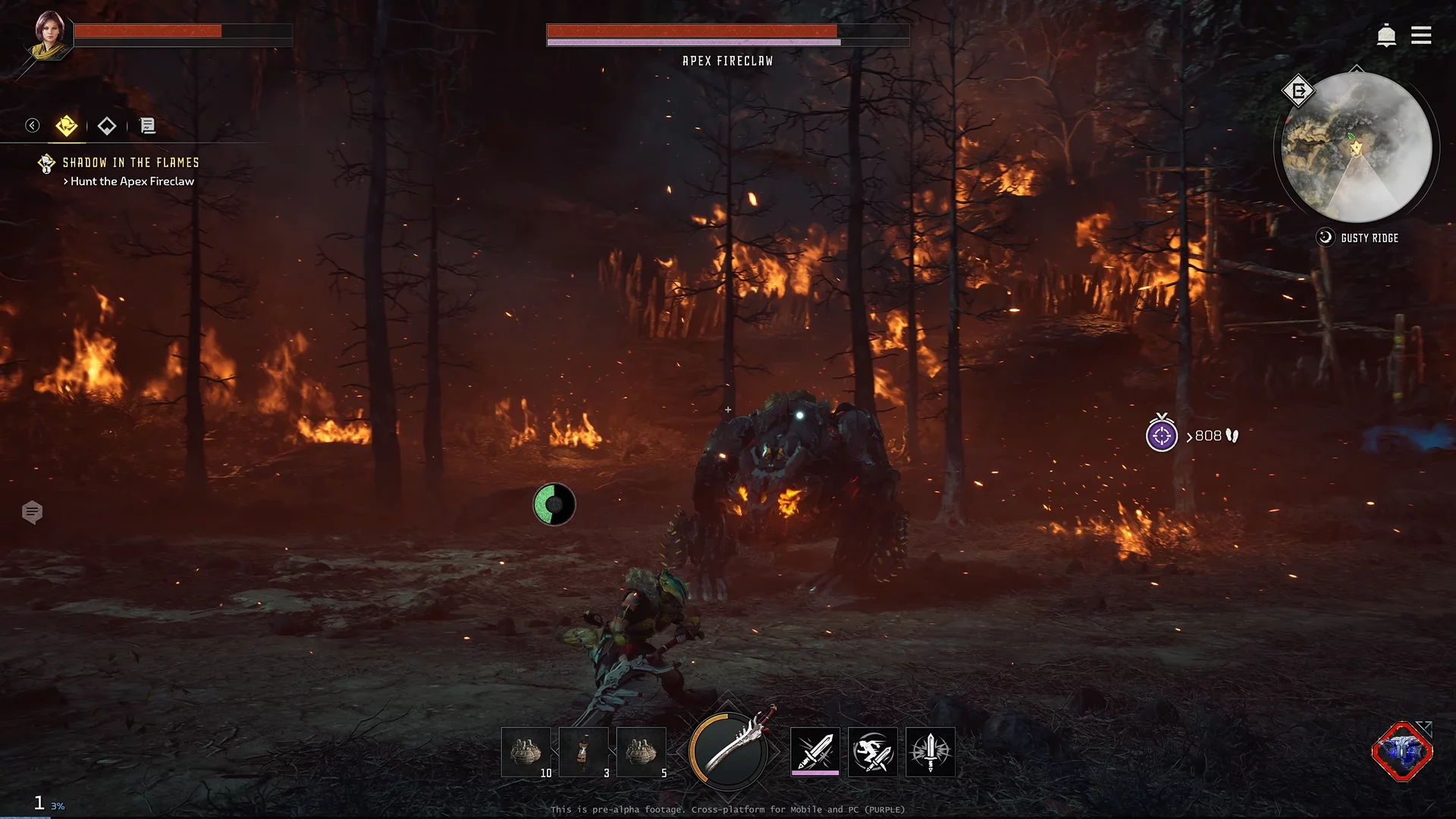Attack with the equipped bone blade weapon
The width and height of the screenshot is (1456, 819).
729,751
